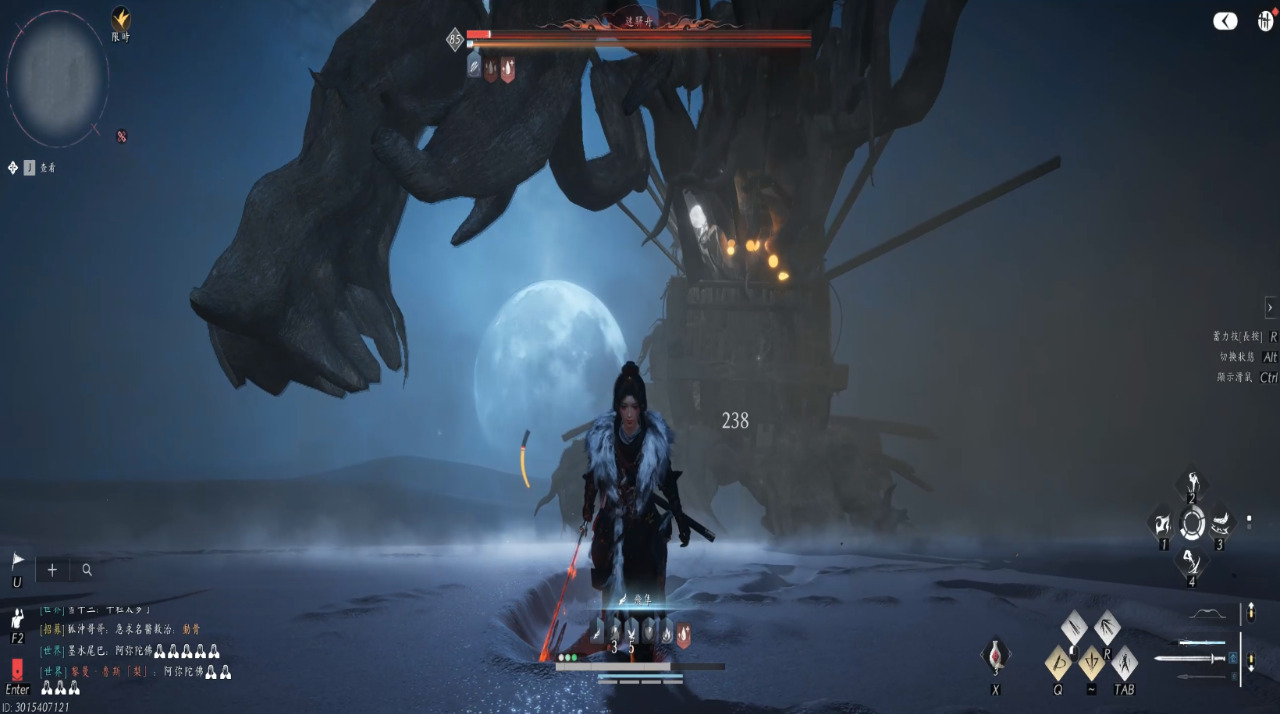This screenshot has width=1280, height=714.
Task: Open the magnifying glass search button
Action: (x=87, y=570)
